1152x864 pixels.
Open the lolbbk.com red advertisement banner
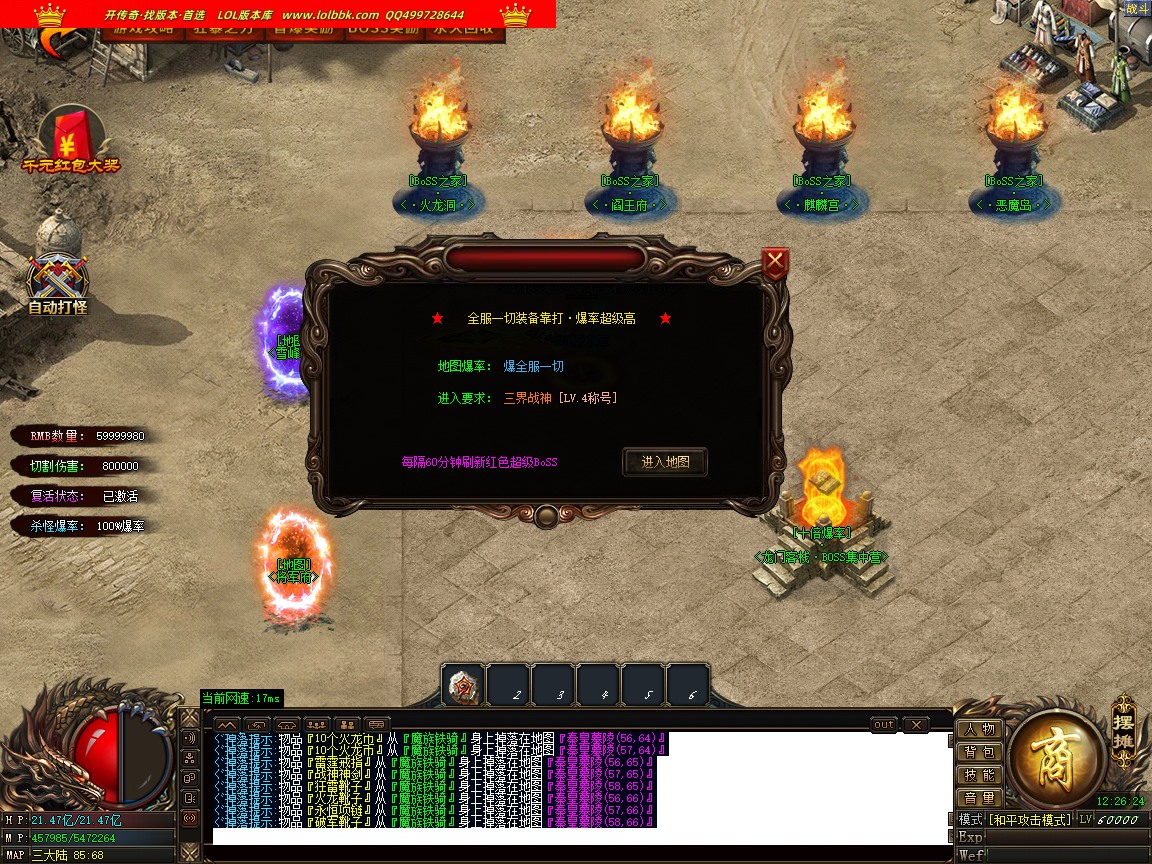(278, 14)
